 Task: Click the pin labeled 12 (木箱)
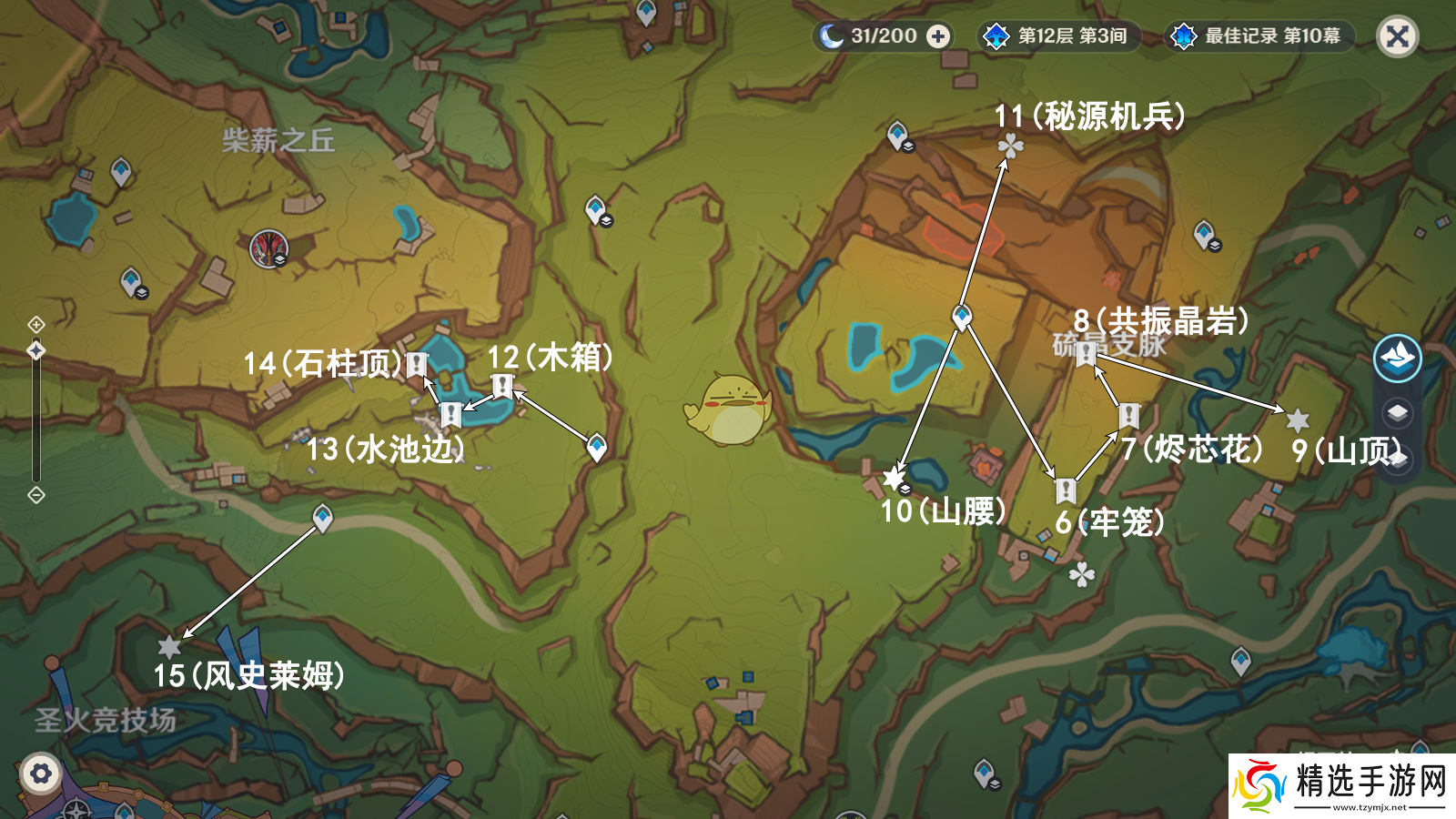point(502,386)
